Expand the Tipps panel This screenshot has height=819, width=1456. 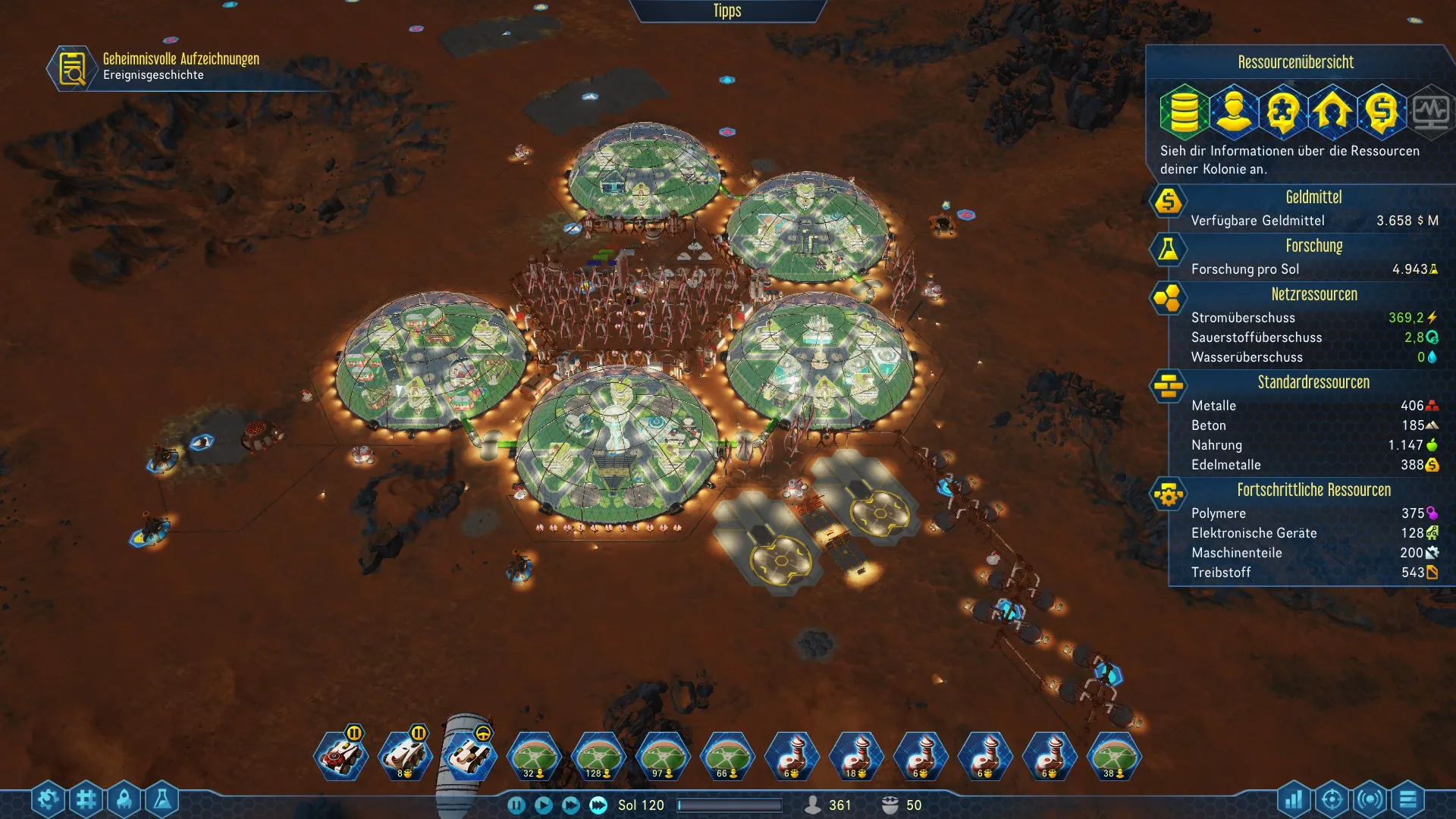click(726, 11)
